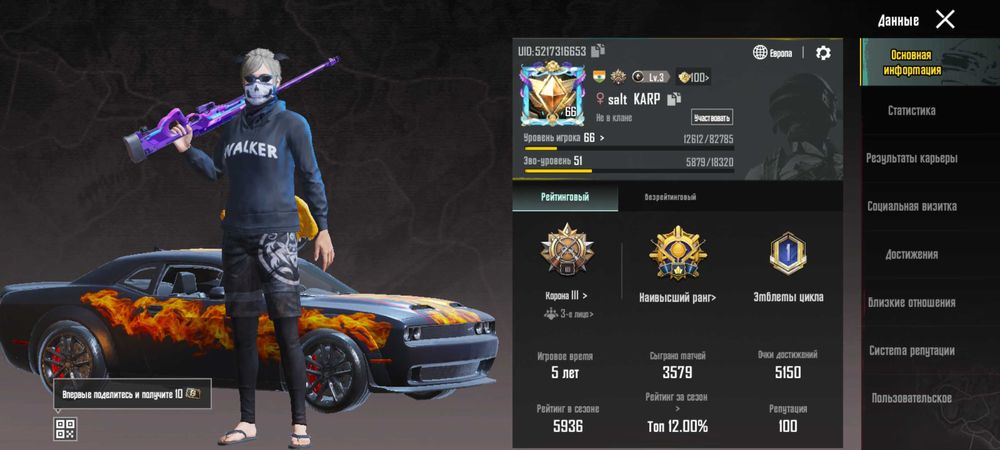The image size is (1000, 450).
Task: Open profile settings gear icon
Action: pos(823,53)
